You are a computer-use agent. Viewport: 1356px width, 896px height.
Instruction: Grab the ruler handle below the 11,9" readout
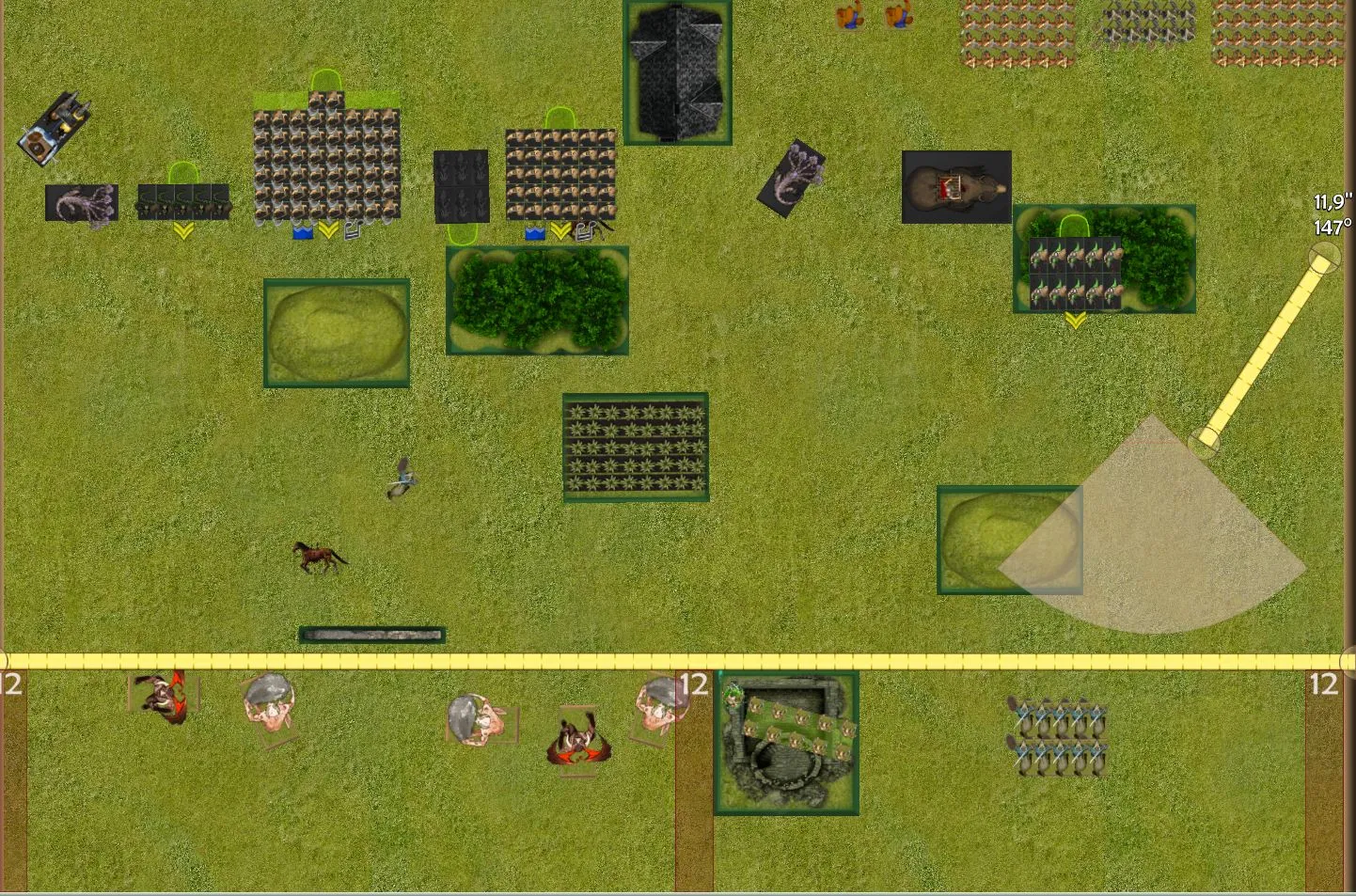tap(1324, 256)
